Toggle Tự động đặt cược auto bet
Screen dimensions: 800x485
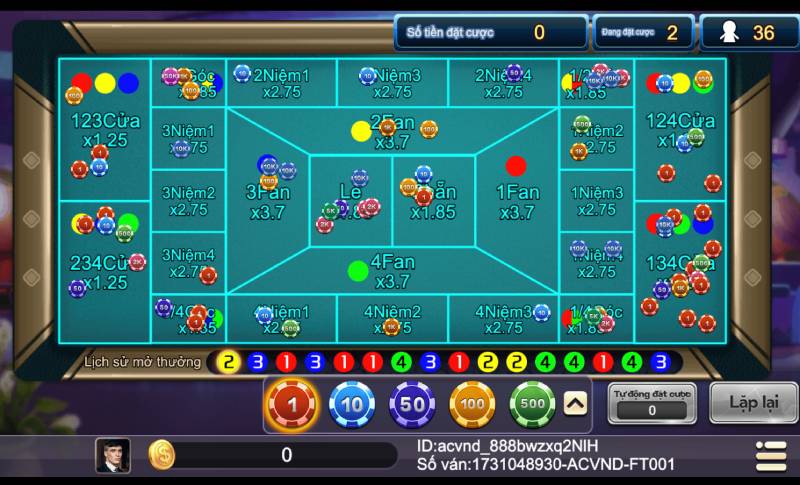pos(652,402)
